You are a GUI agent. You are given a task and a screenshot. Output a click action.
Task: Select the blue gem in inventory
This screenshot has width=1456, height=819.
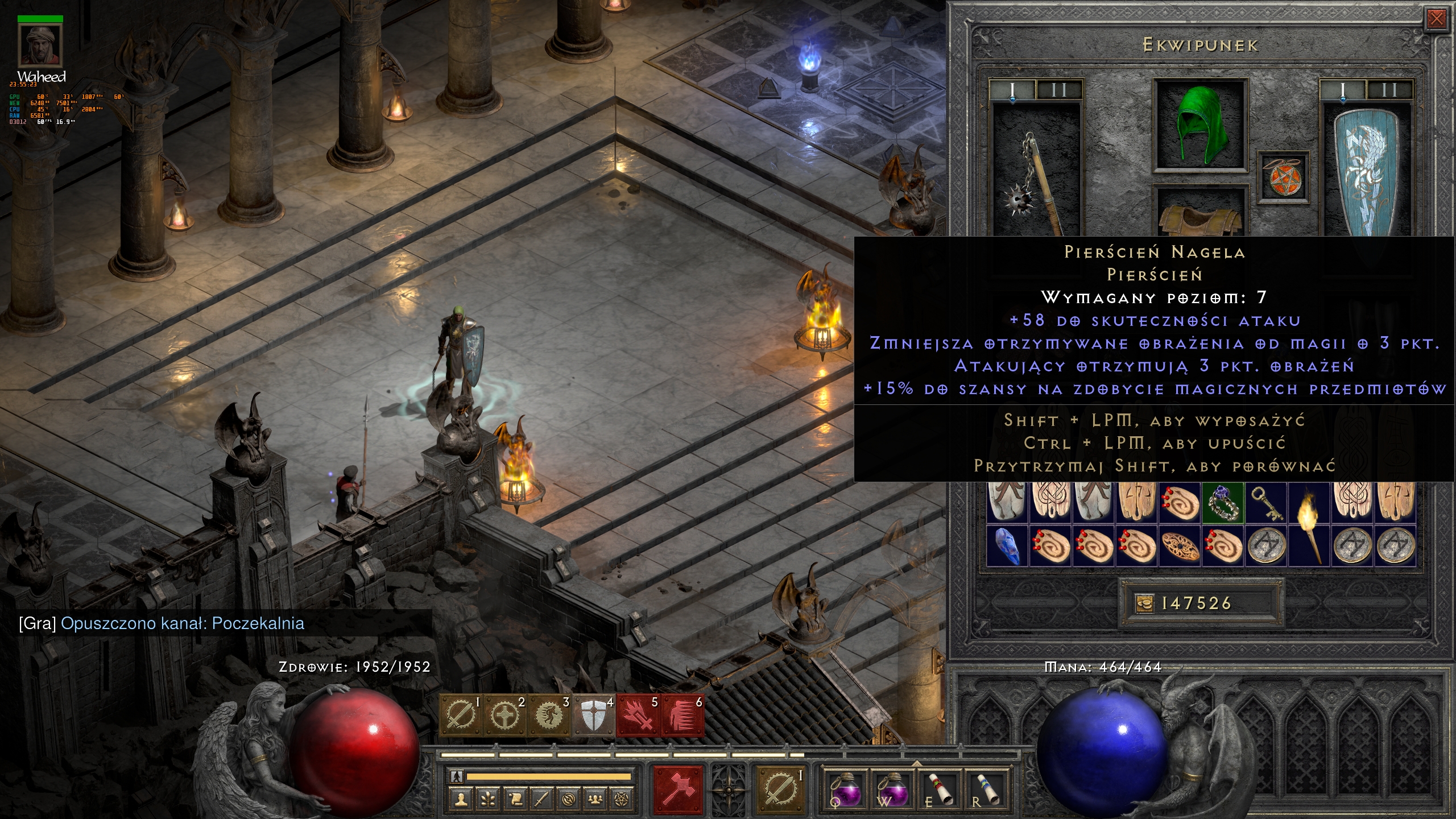[1007, 546]
